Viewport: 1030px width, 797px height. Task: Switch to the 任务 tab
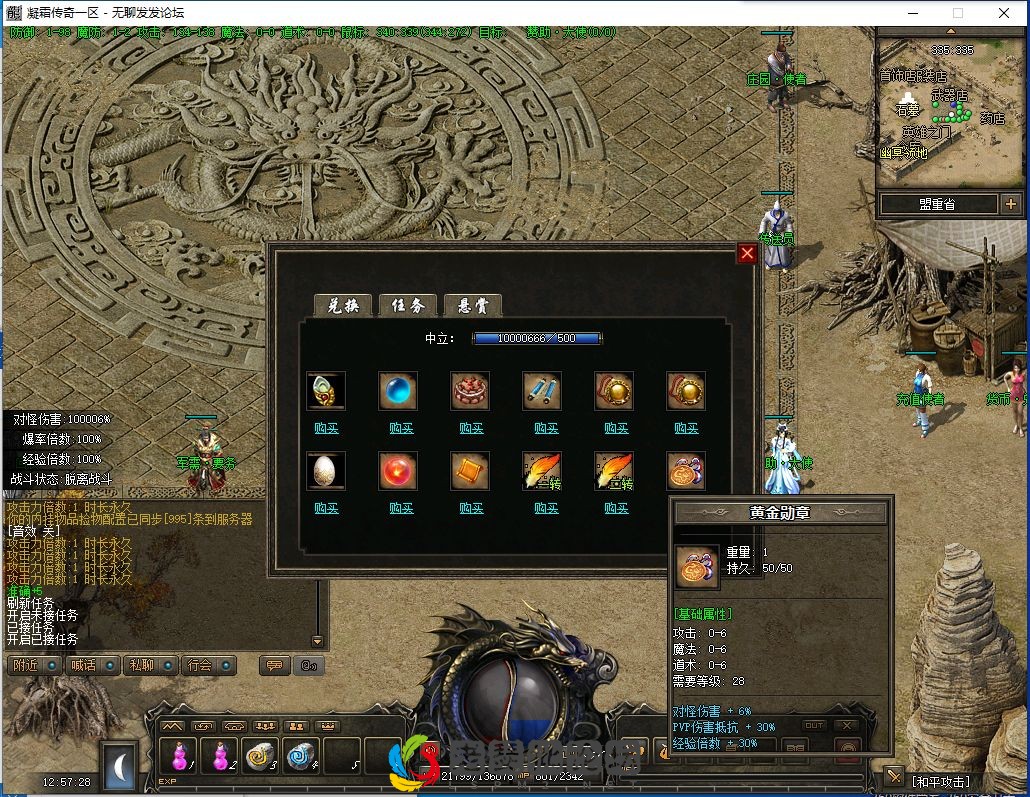tap(407, 306)
